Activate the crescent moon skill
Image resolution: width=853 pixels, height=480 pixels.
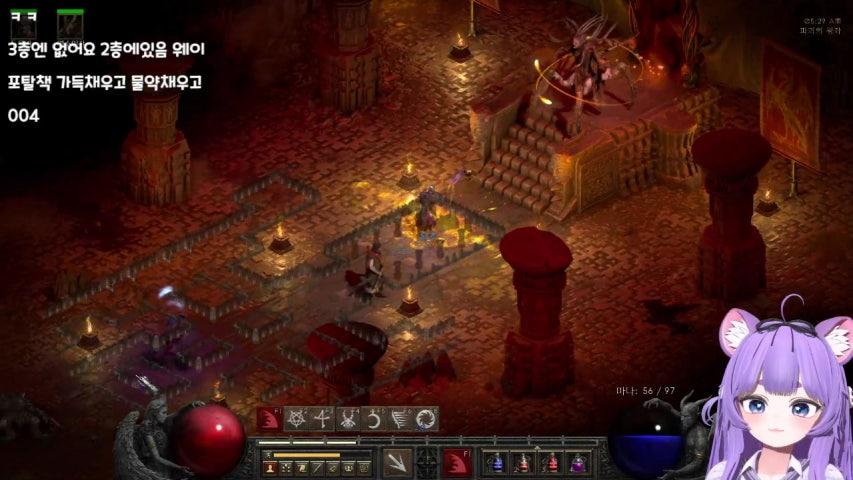click(374, 419)
